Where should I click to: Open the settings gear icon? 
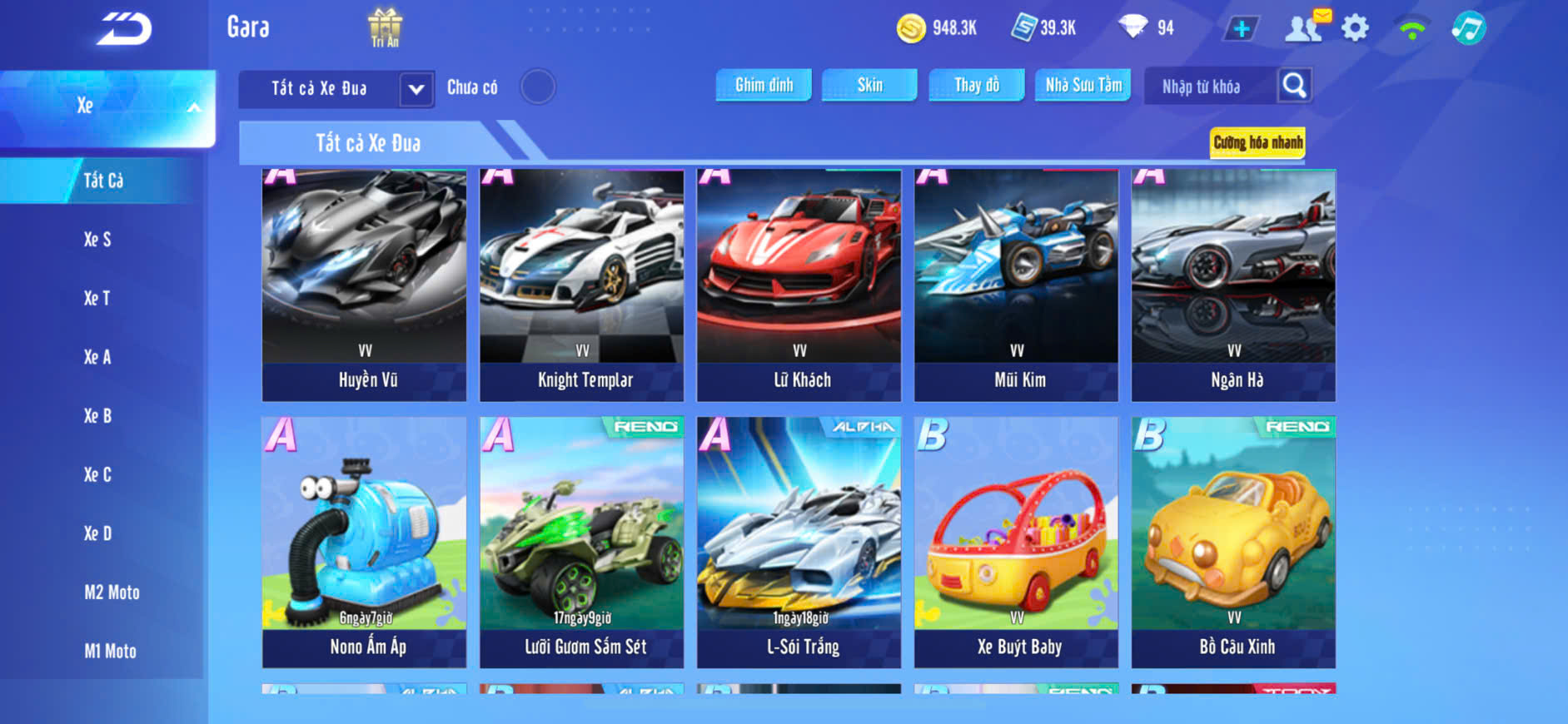1355,28
